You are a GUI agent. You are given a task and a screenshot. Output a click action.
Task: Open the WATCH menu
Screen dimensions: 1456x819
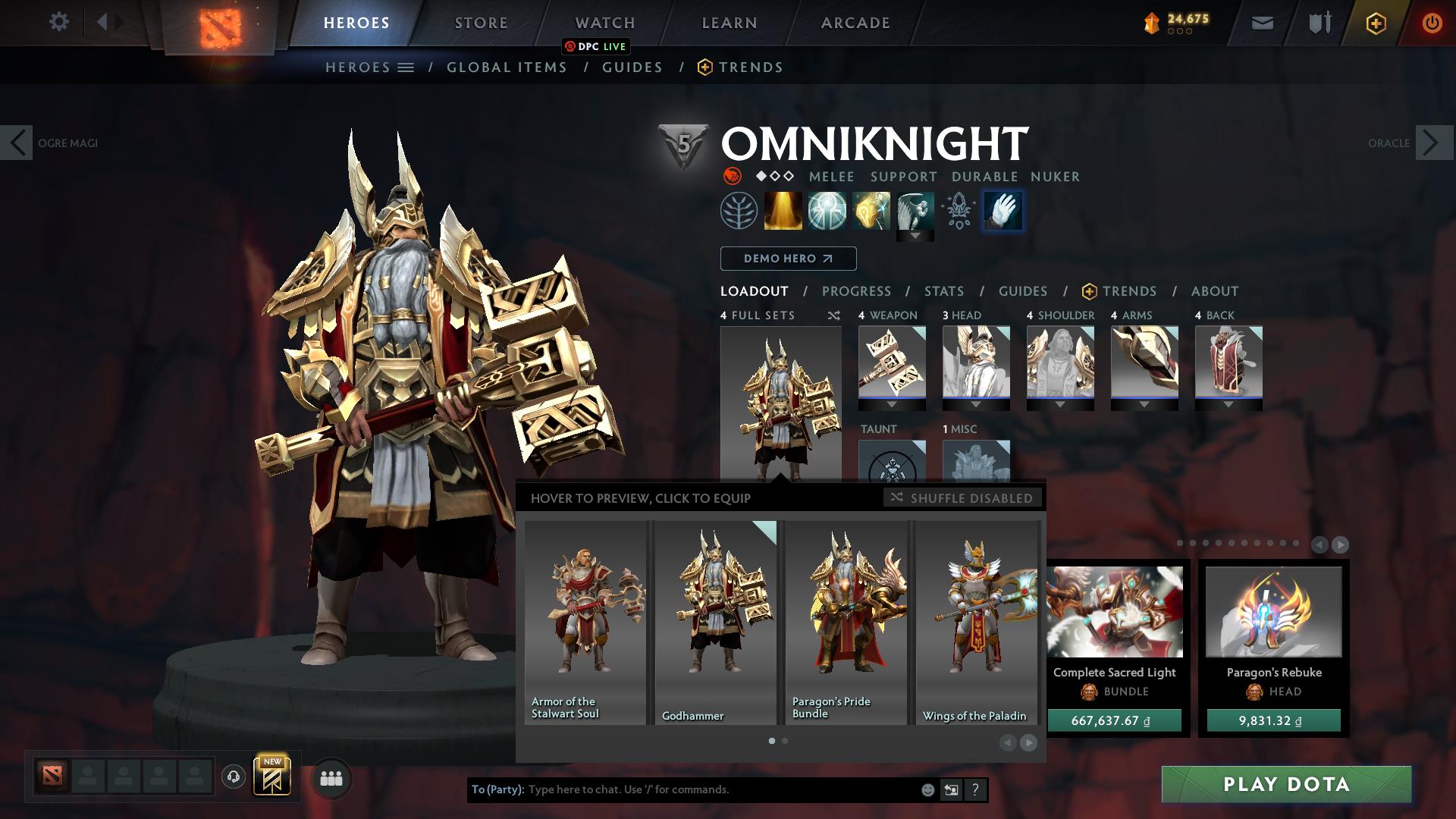tap(605, 22)
